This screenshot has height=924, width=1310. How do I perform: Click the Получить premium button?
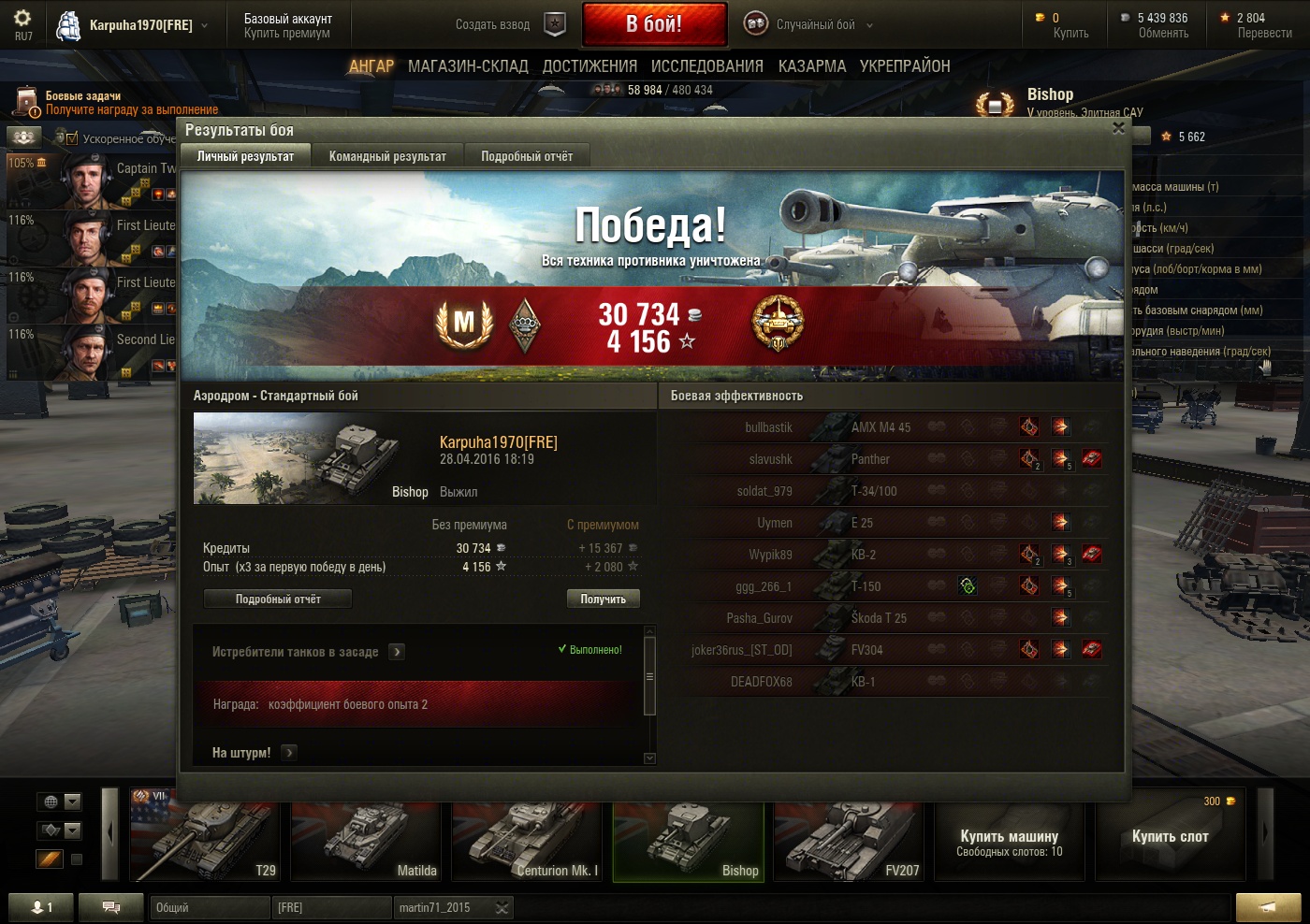pos(603,599)
